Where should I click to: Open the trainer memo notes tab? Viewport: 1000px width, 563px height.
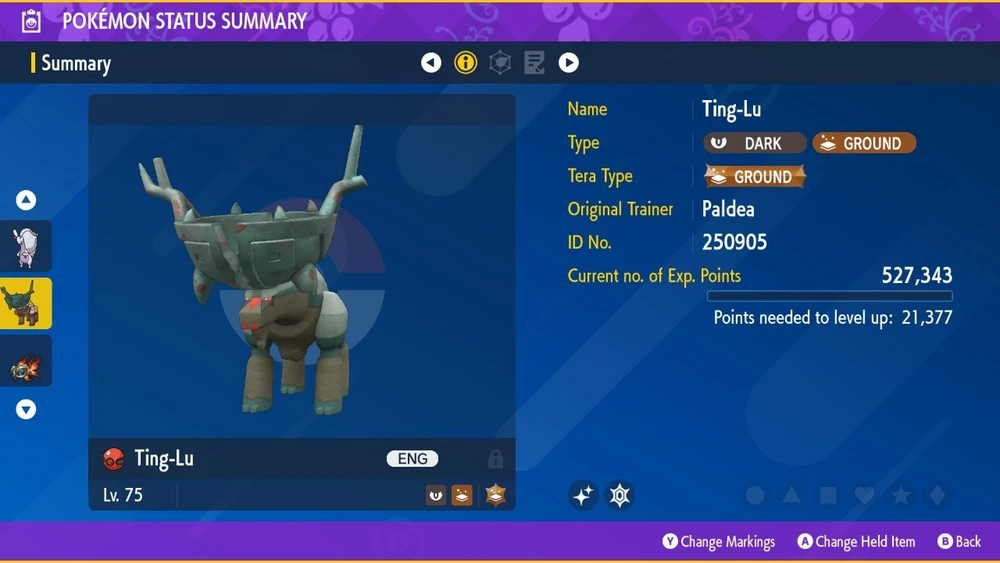pyautogui.click(x=534, y=63)
